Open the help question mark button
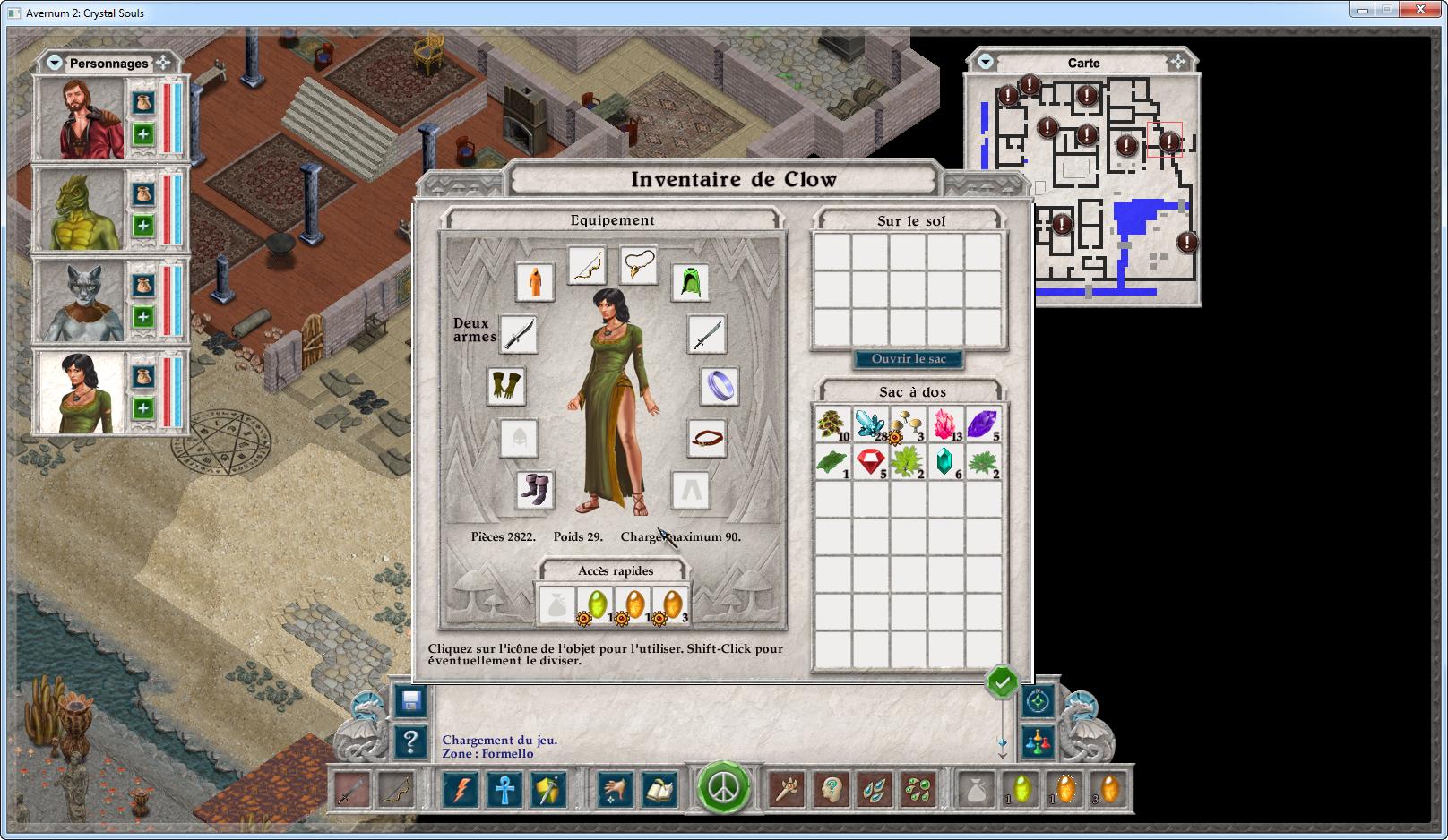 411,741
